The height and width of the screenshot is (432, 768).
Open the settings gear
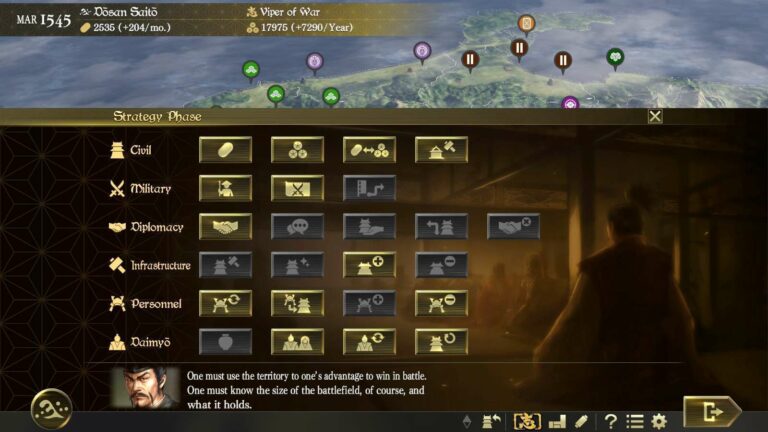pyautogui.click(x=659, y=421)
